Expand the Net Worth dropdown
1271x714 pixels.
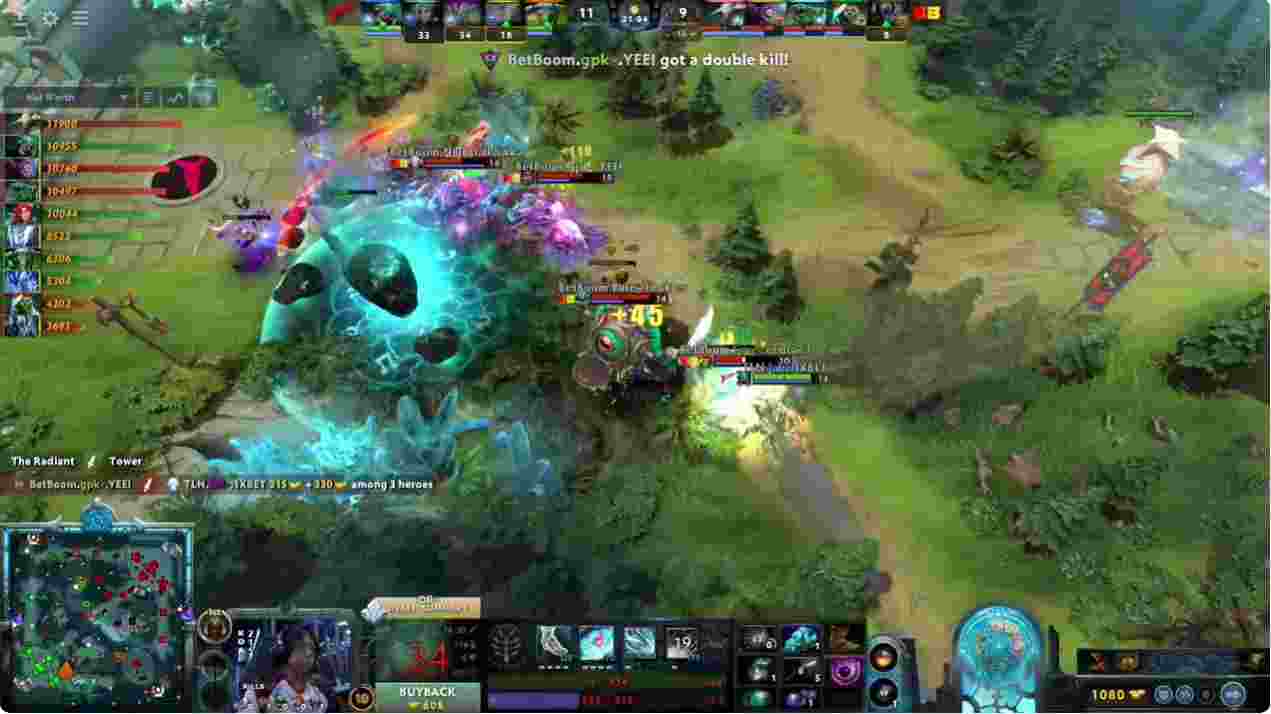click(125, 98)
